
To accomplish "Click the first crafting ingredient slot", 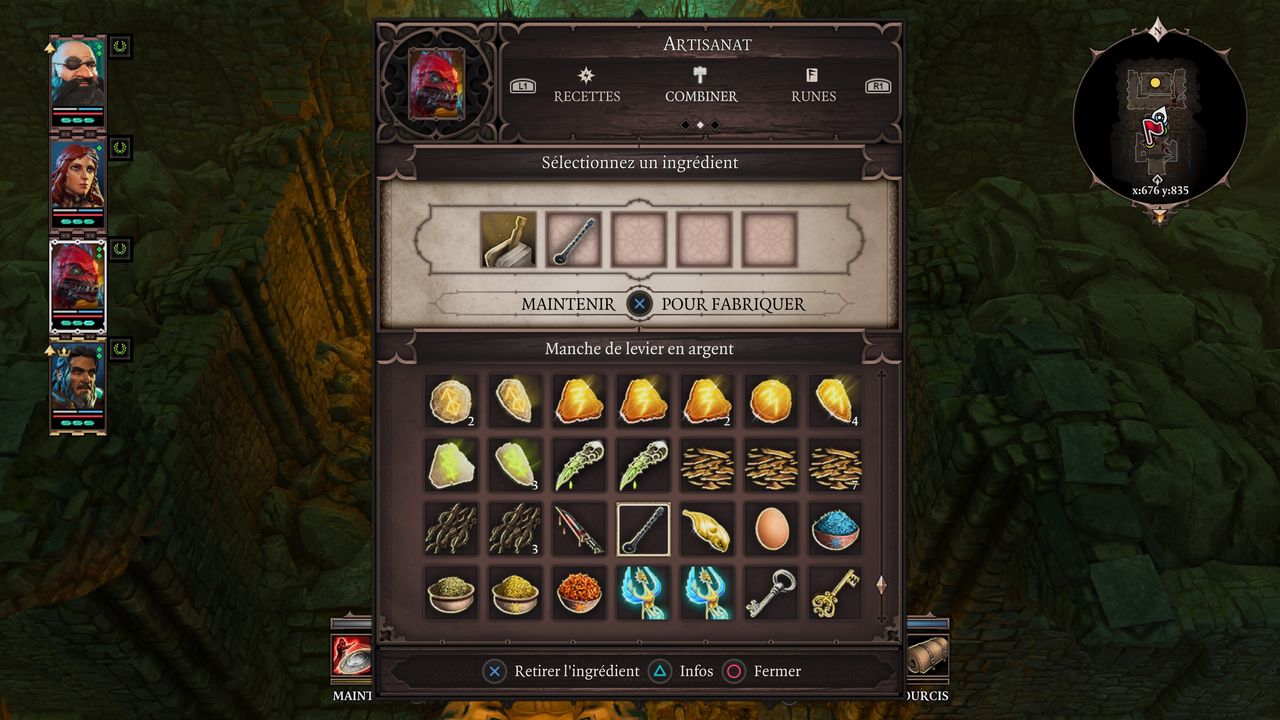I will (508, 240).
